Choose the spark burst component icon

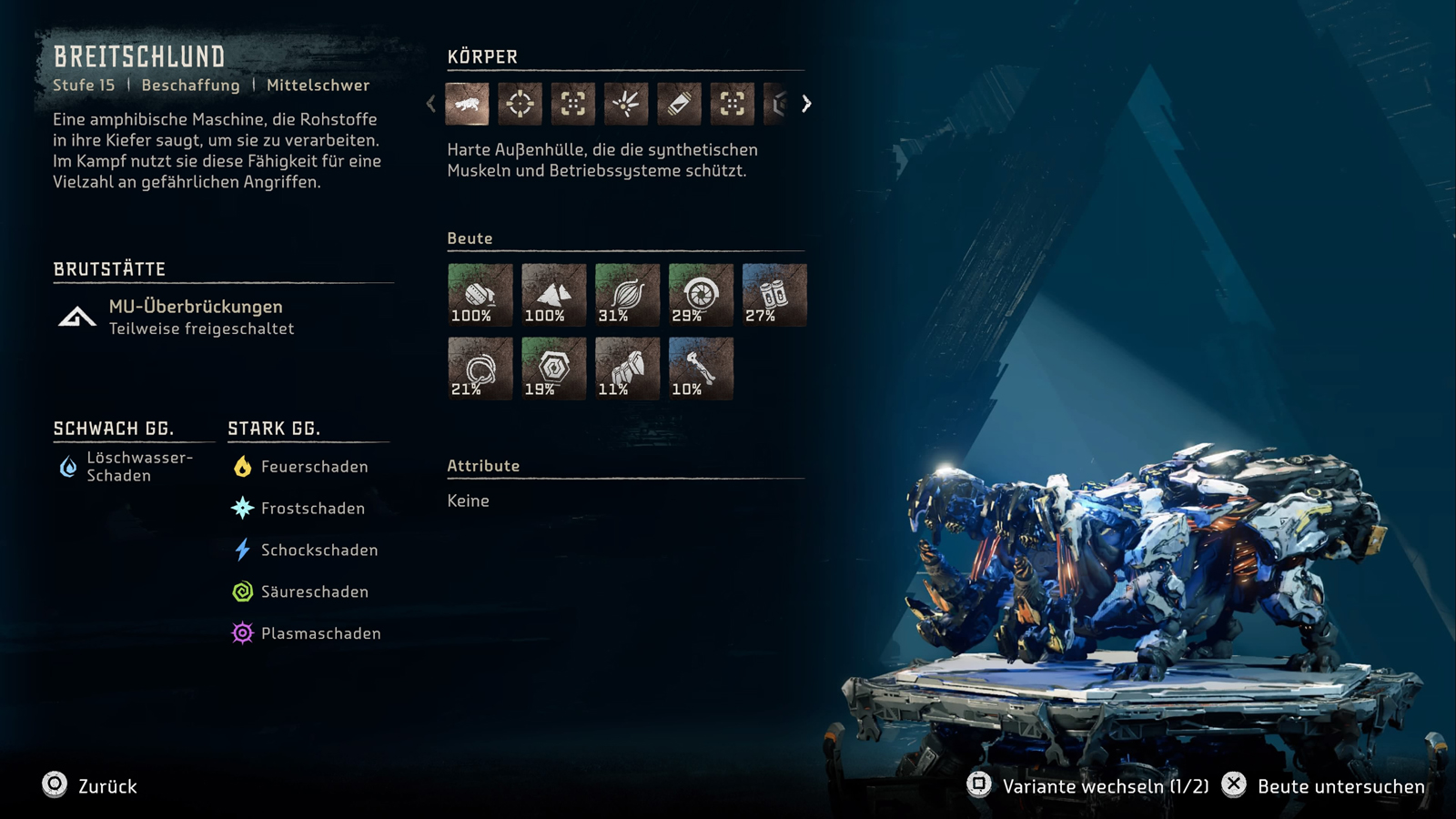click(x=626, y=104)
